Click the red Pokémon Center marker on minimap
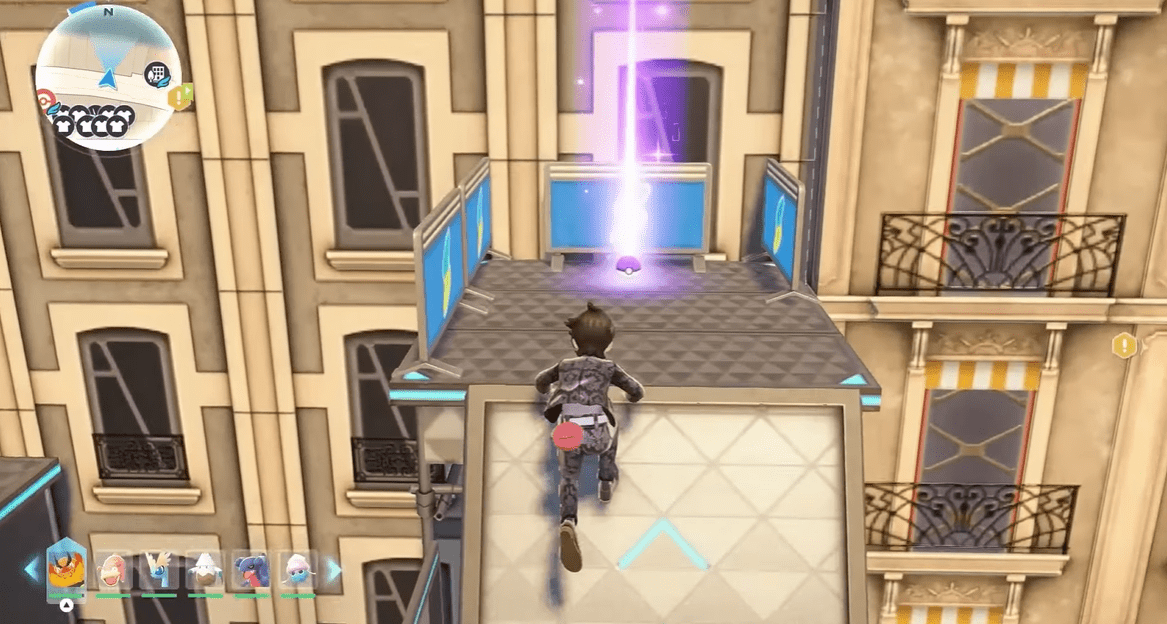Viewport: 1167px width, 624px height. point(43,99)
